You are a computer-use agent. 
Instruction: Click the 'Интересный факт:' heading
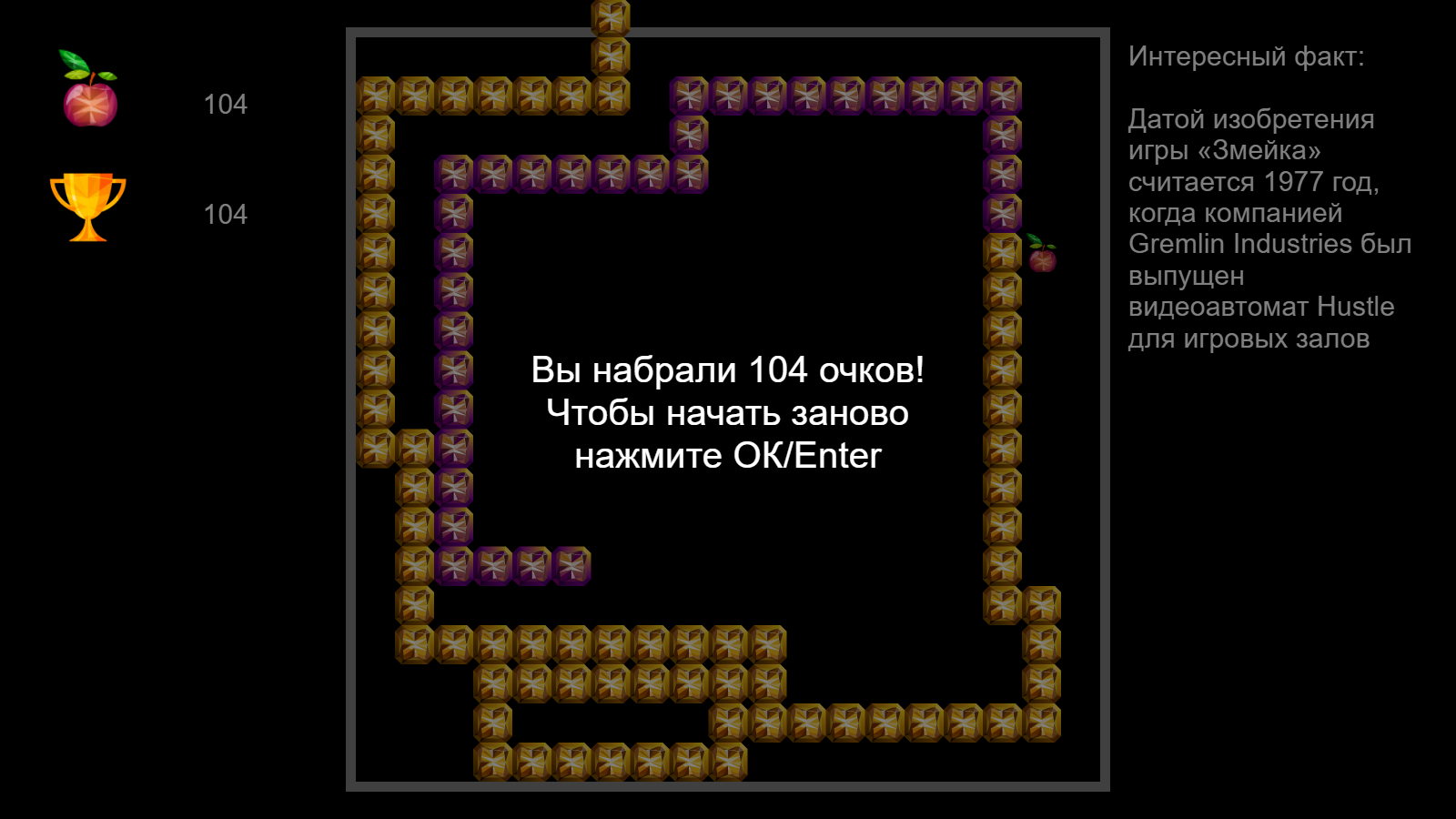pos(1246,57)
